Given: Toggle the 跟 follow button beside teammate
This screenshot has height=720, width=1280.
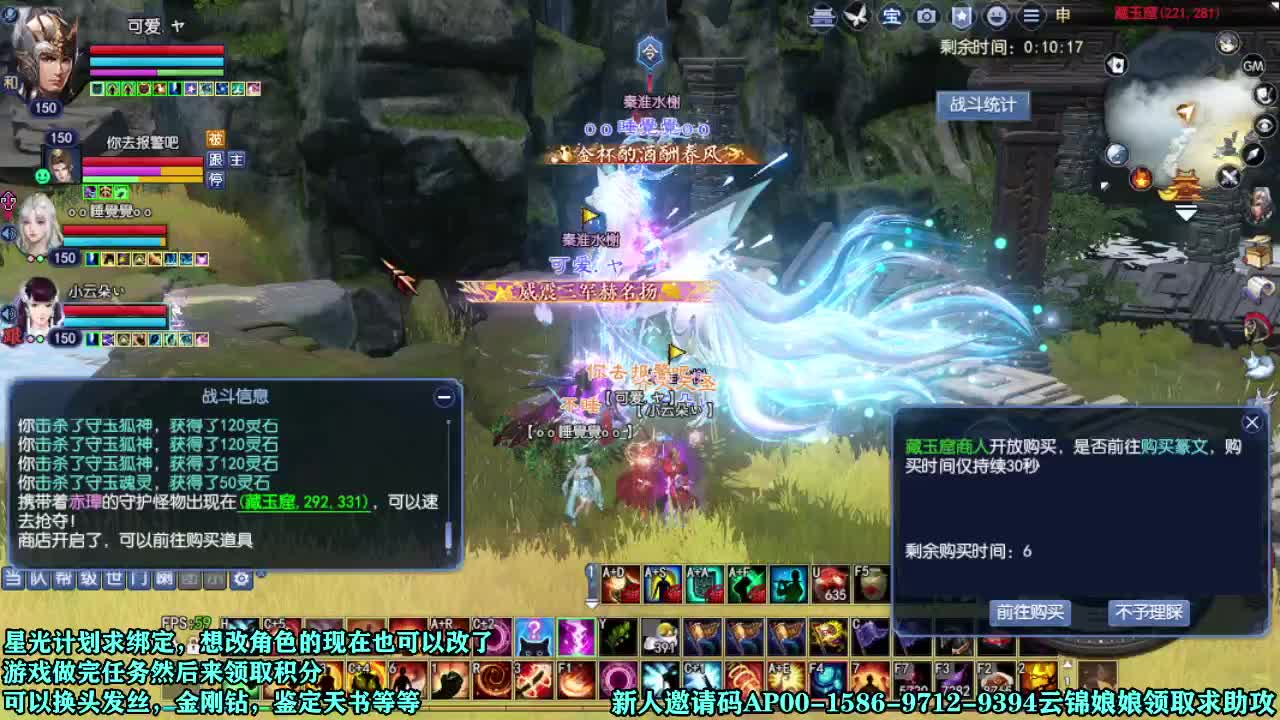Looking at the screenshot, I should (216, 161).
